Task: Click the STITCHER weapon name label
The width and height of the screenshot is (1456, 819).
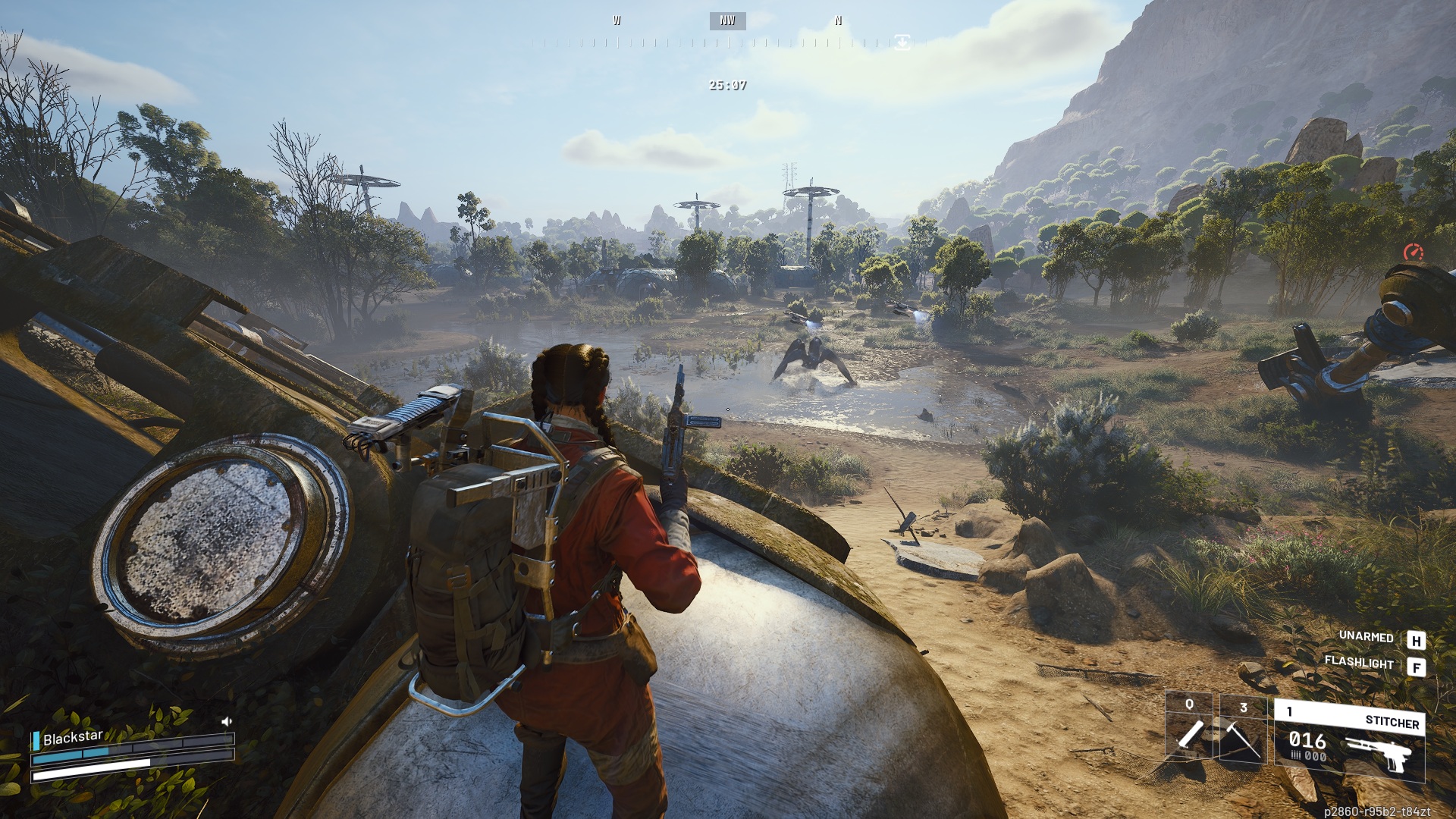Action: coord(1393,723)
